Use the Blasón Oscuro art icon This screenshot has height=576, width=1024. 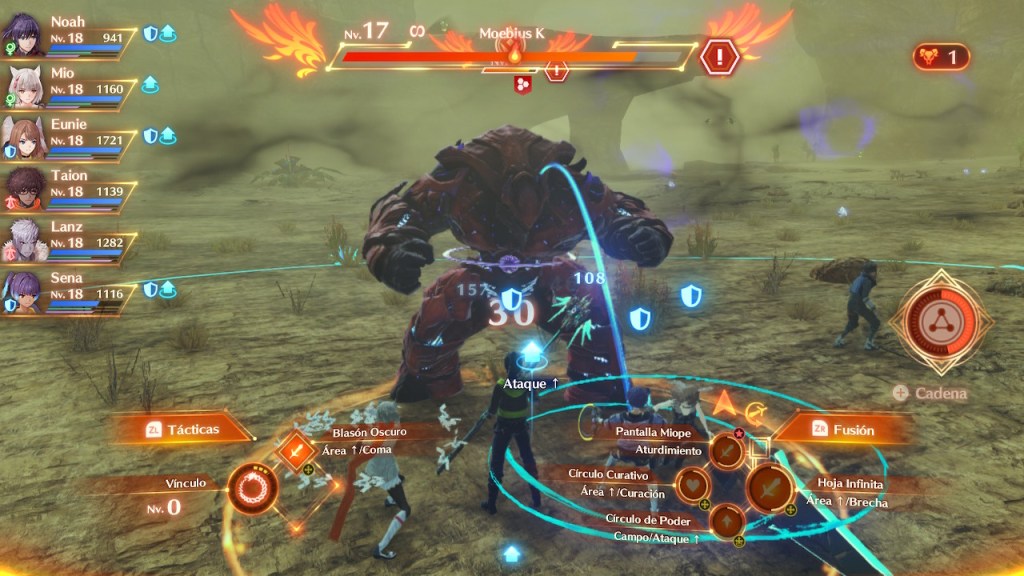296,453
